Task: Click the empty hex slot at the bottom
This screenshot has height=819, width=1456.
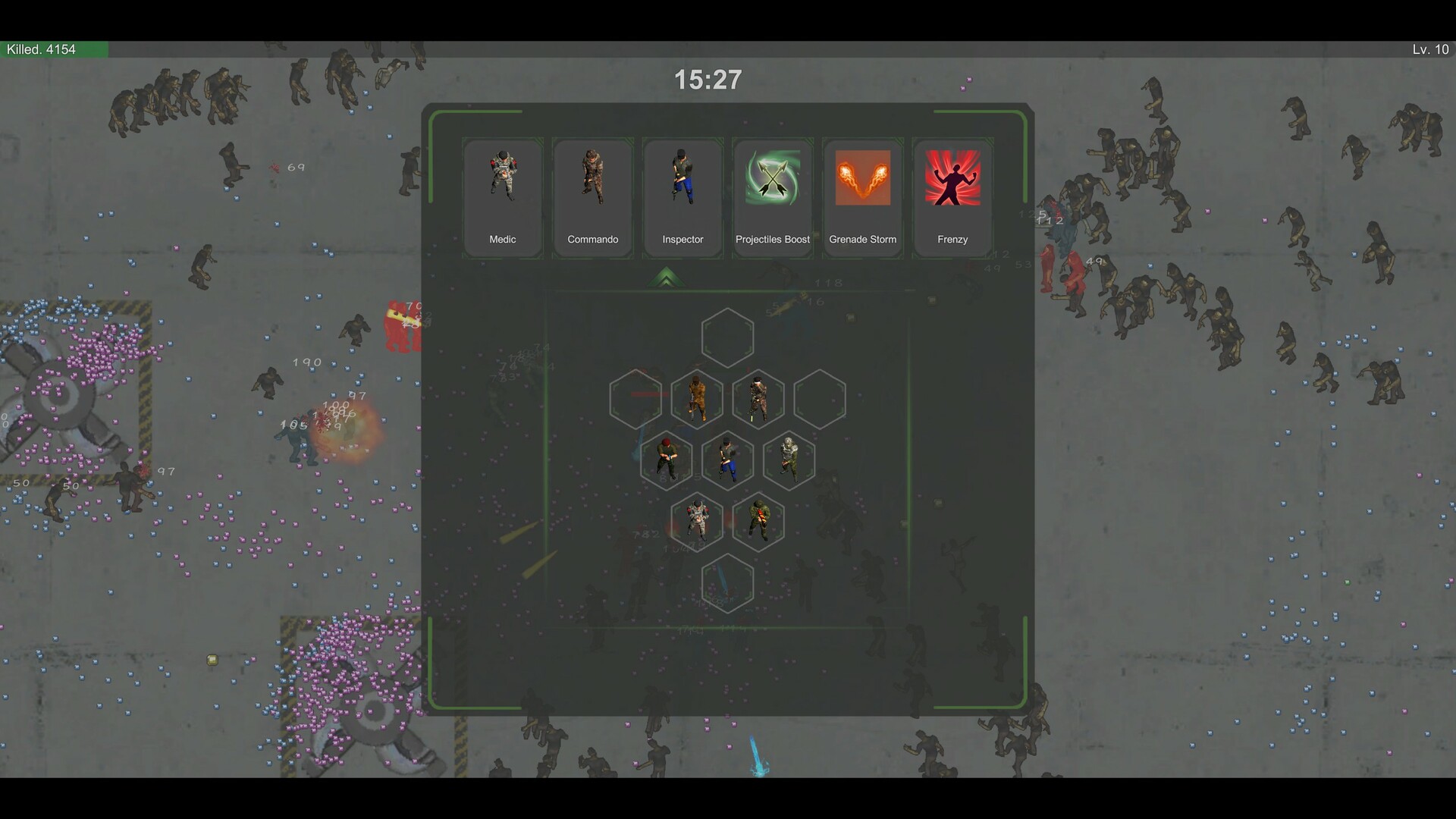Action: coord(727,584)
